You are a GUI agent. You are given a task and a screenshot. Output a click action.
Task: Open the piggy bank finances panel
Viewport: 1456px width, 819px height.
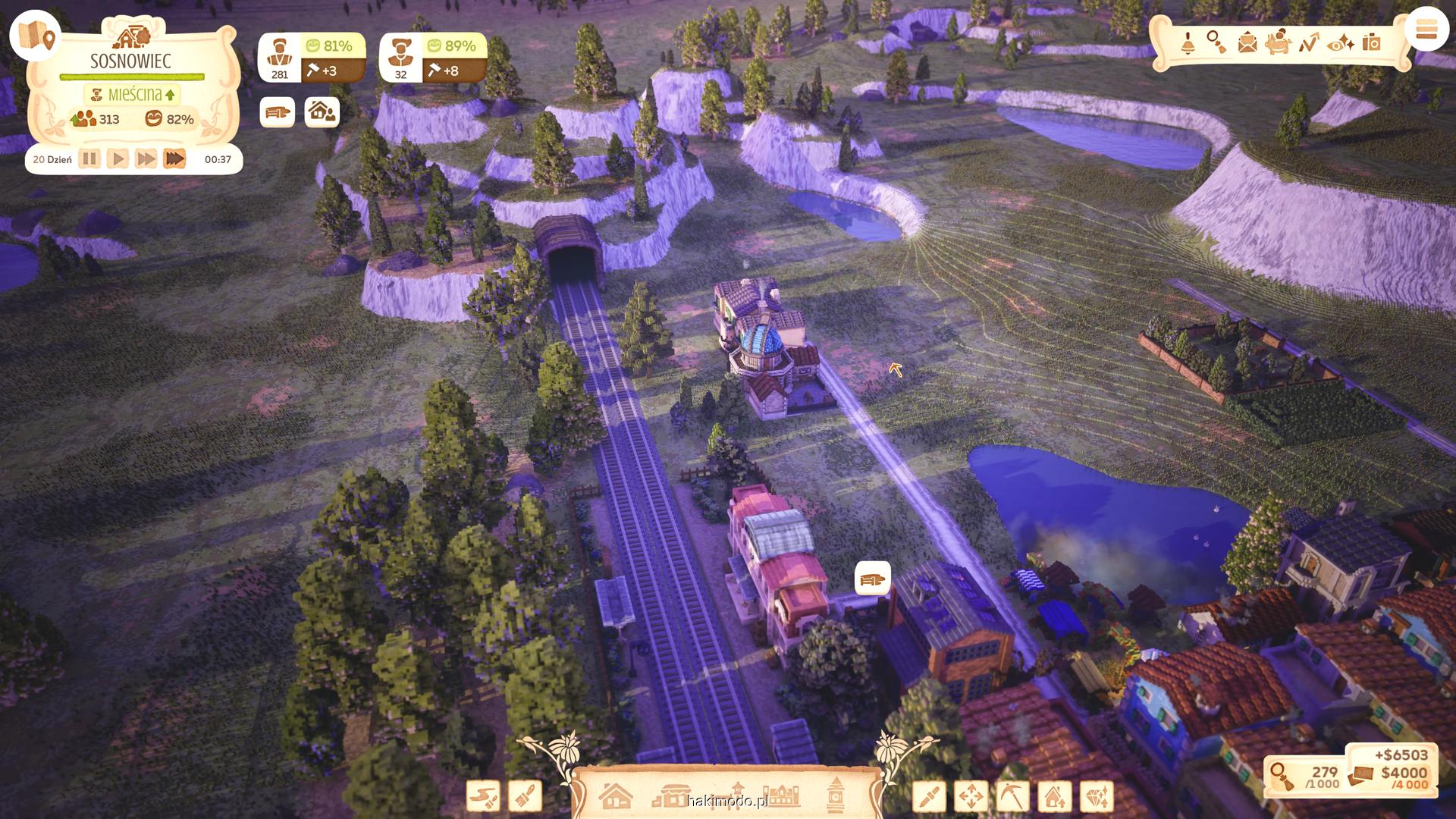(x=1278, y=42)
